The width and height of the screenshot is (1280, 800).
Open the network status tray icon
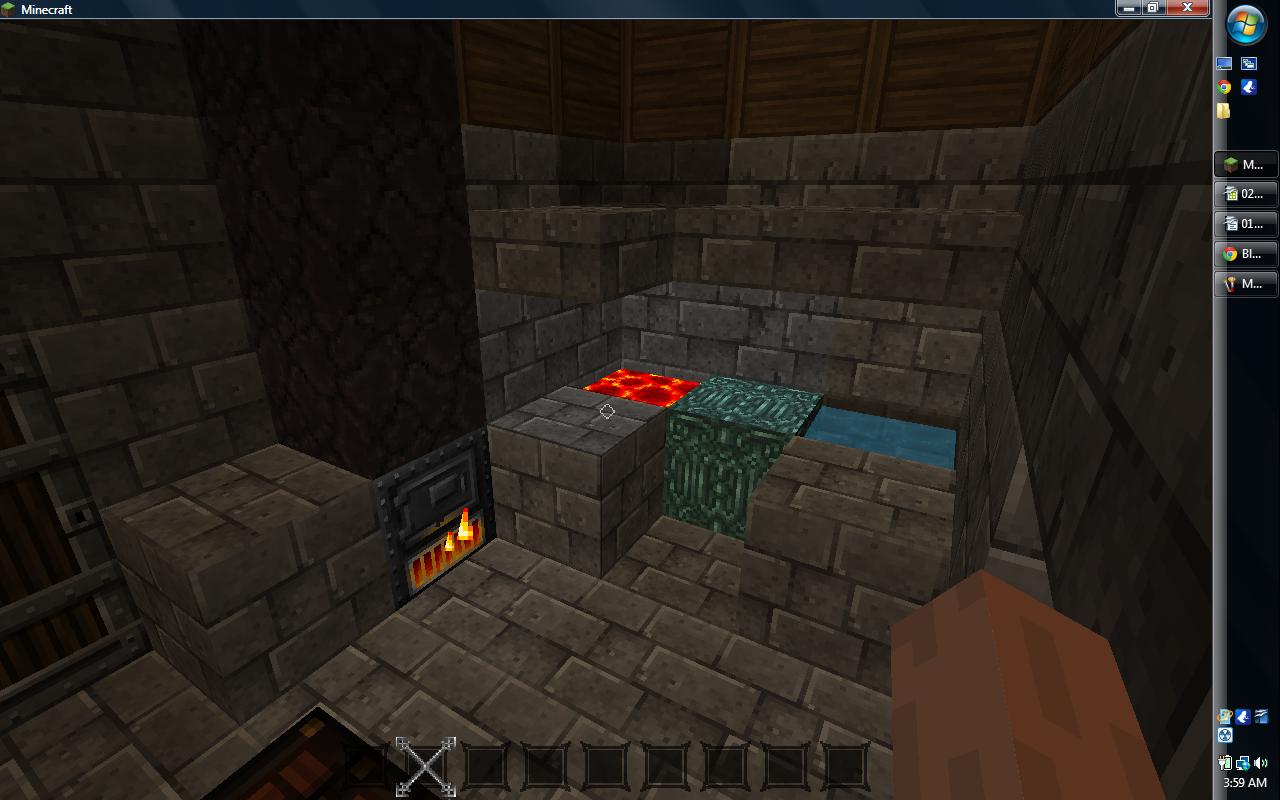(1243, 763)
